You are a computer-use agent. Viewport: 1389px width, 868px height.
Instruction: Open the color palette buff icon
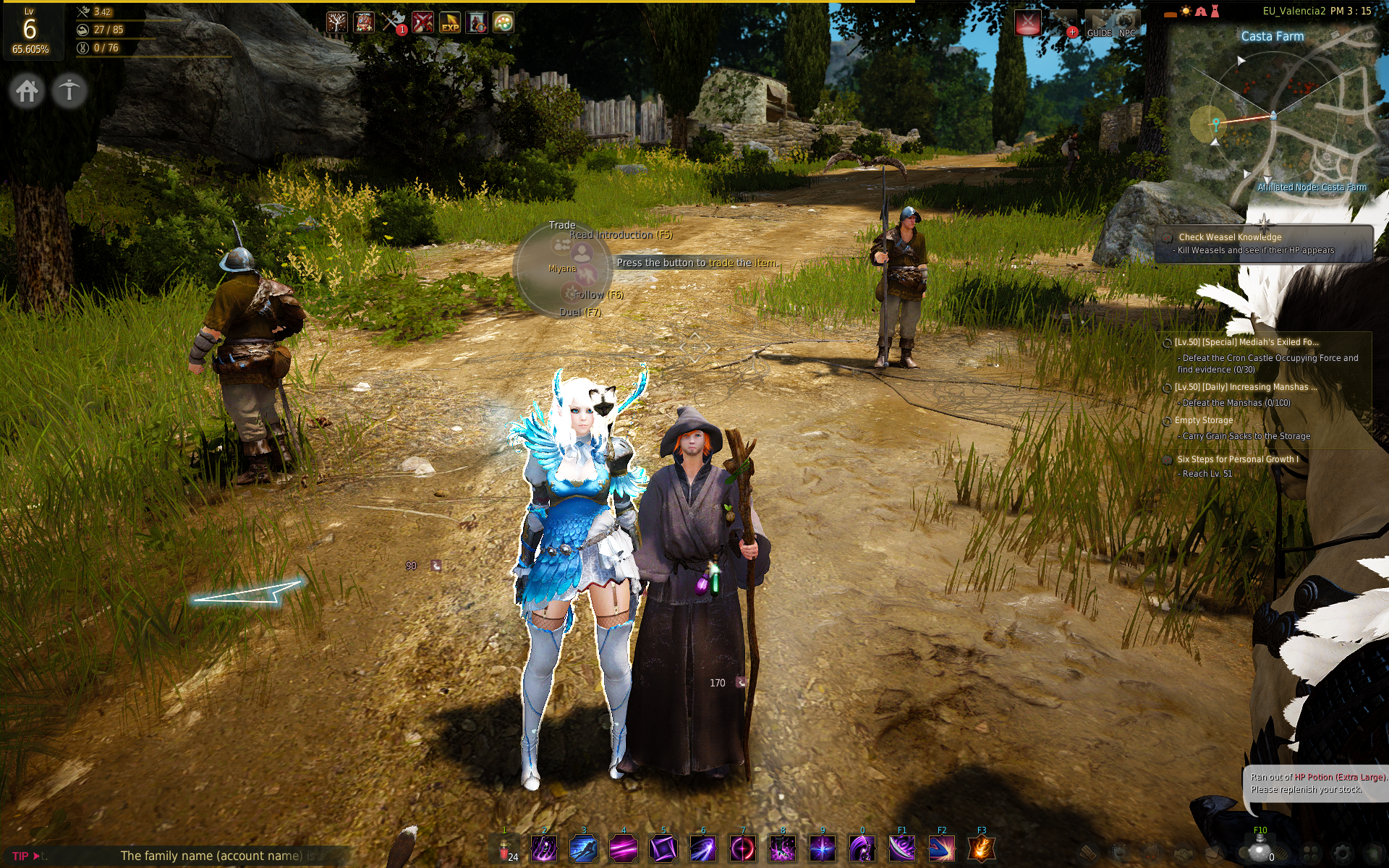(504, 22)
